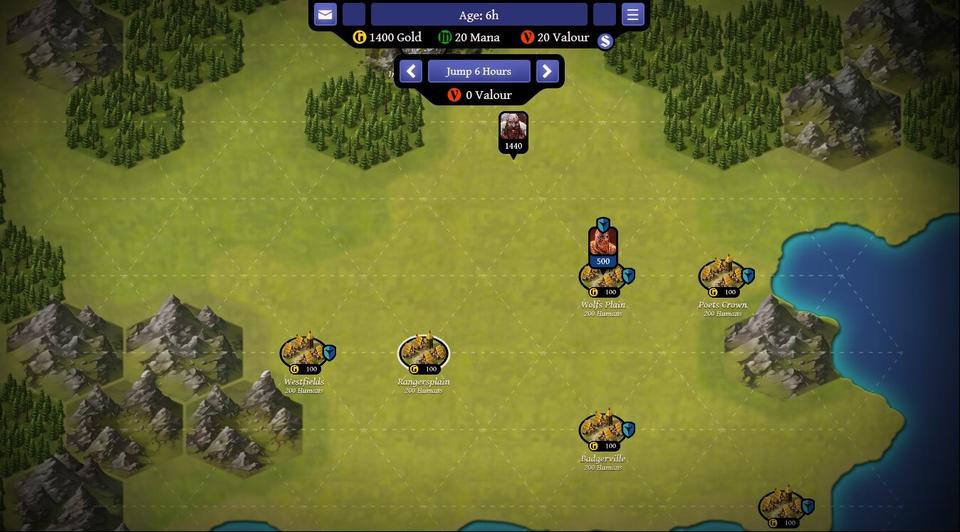Screen dimensions: 960x532
Task: Select the Westfields town marker
Action: click(x=302, y=351)
